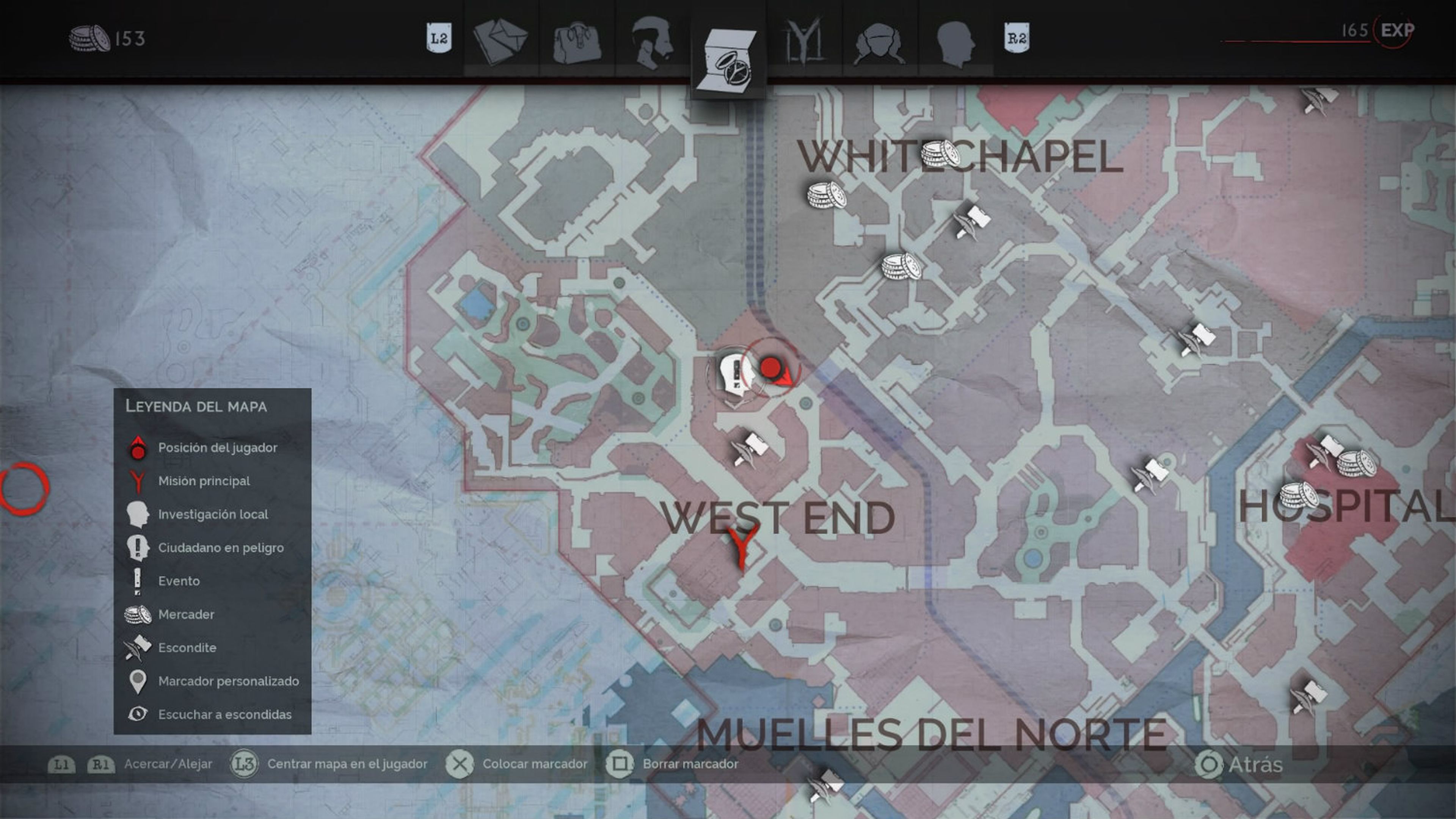The height and width of the screenshot is (819, 1456).
Task: Click the Escuchar a escondidas legend entry
Action: 224,714
